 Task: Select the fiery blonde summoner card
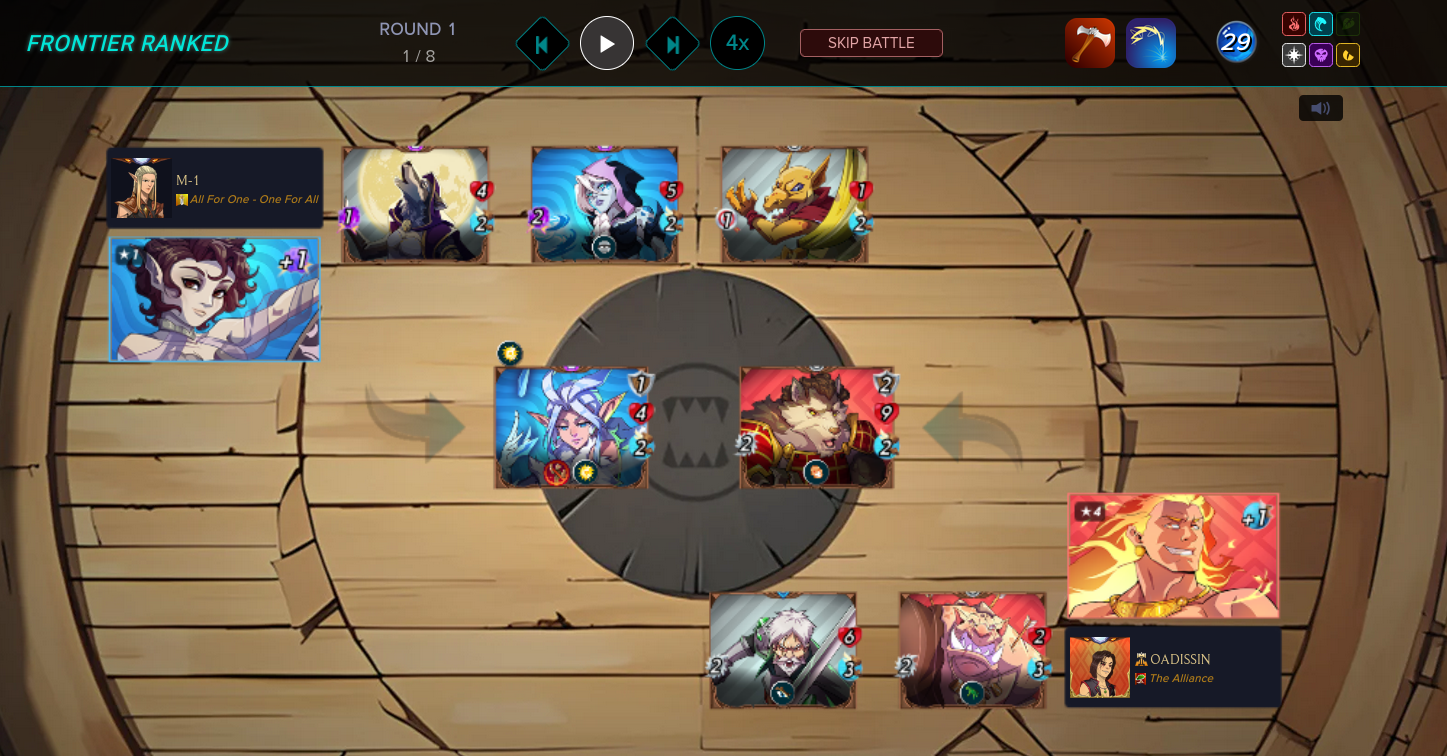[1173, 556]
